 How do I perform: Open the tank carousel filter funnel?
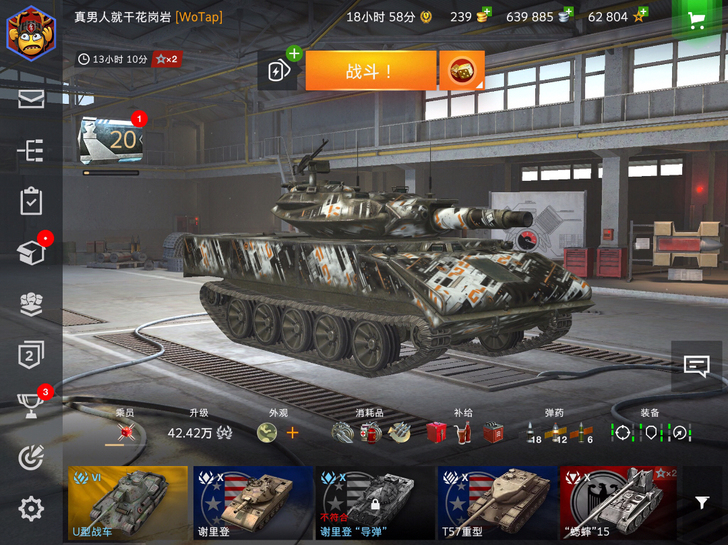703,503
